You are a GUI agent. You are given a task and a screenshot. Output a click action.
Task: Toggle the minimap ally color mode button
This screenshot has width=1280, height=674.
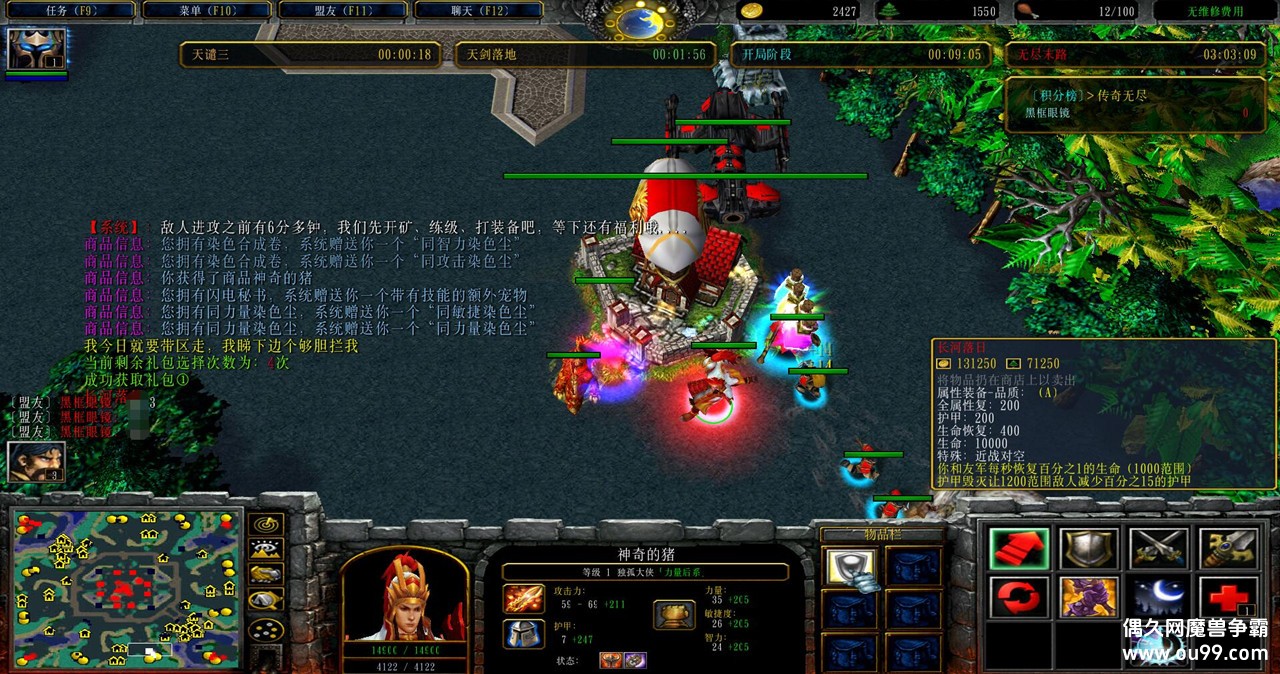coord(265,574)
